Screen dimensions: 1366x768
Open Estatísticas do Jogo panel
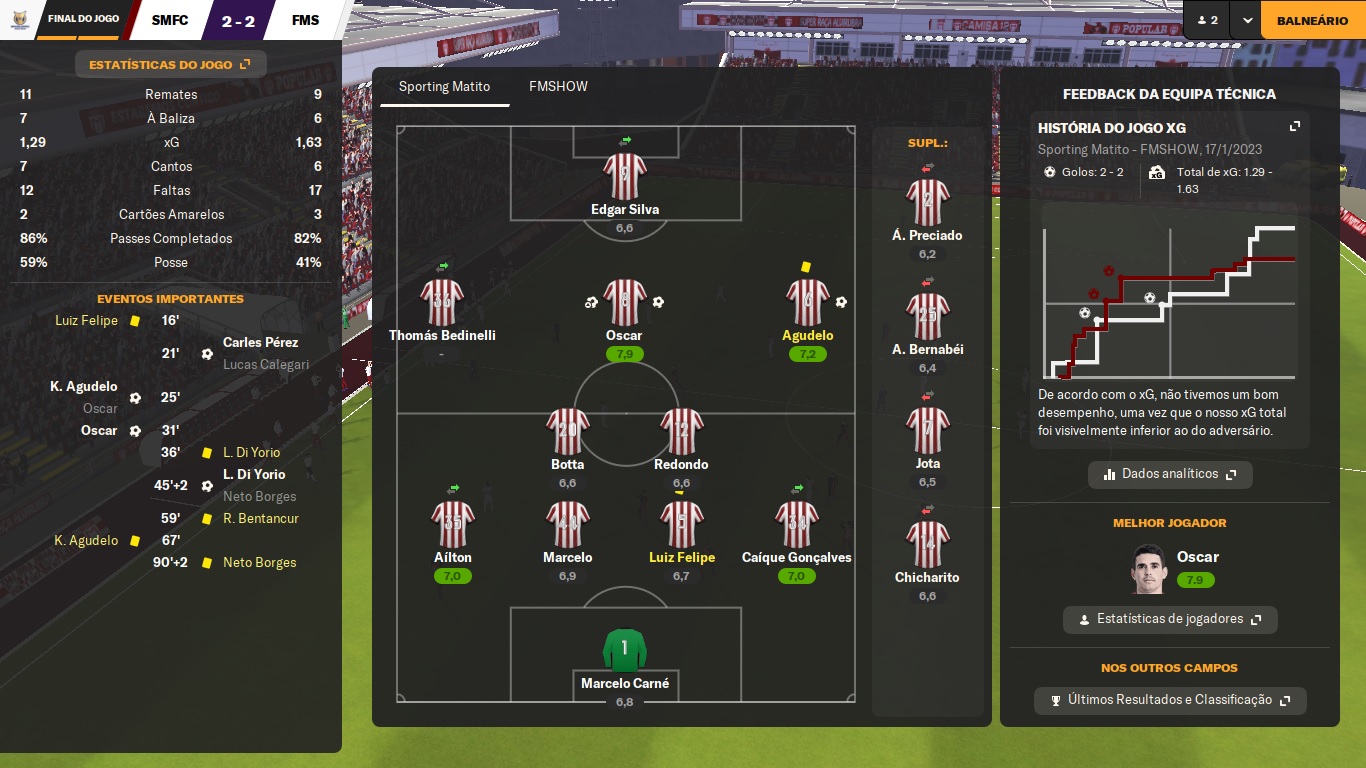(170, 65)
